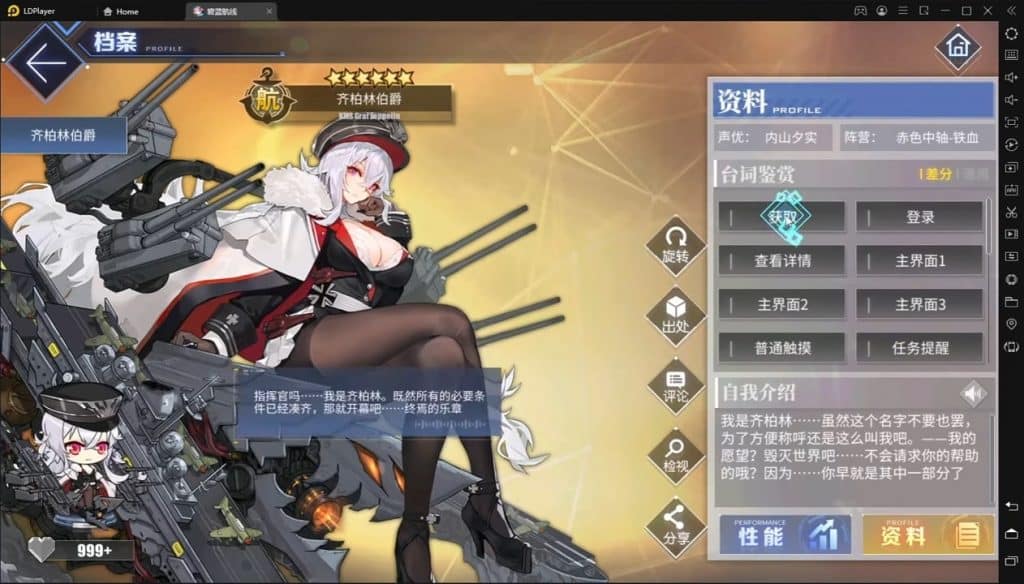Play the 主界面2 voice line
Screen dimensions: 1024x584
781,304
